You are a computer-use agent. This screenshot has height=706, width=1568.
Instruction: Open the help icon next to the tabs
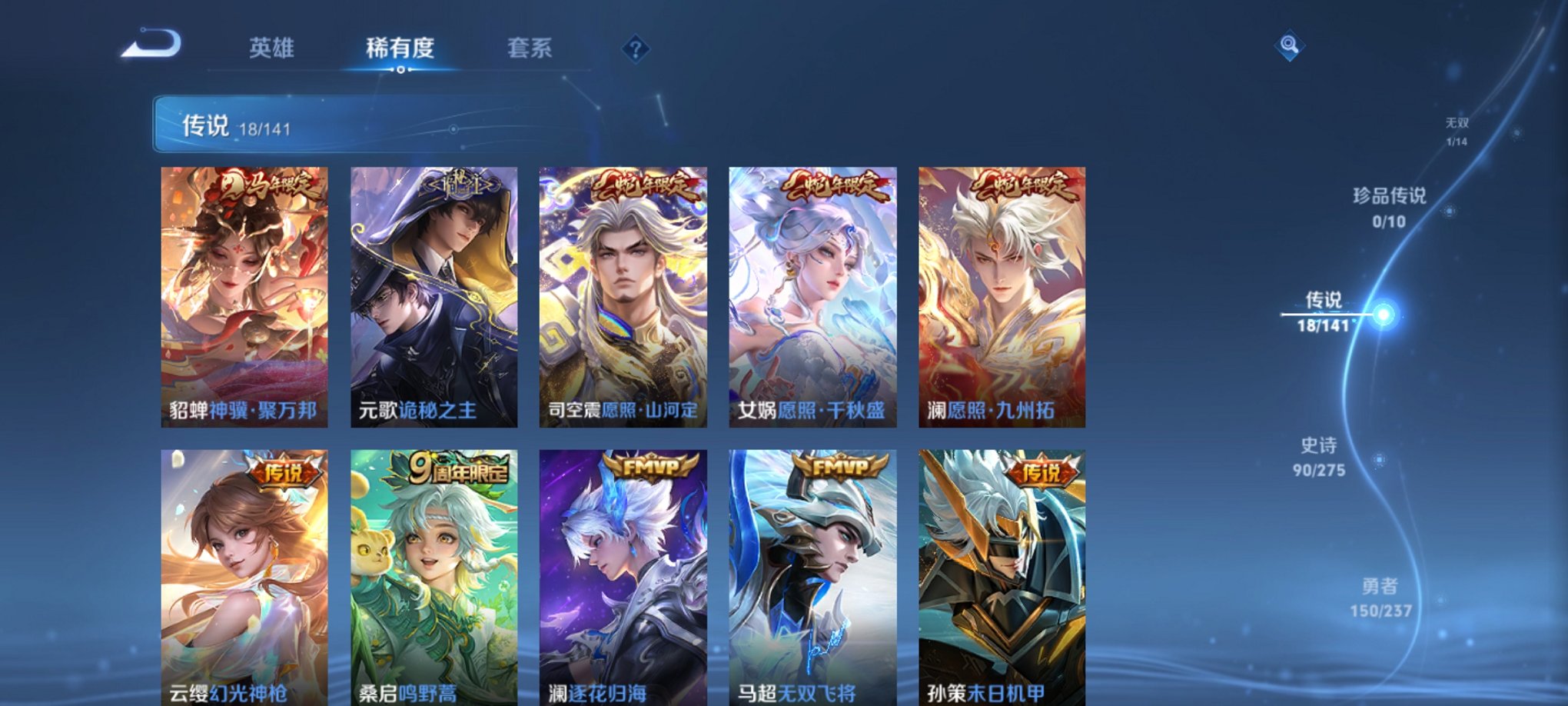634,50
